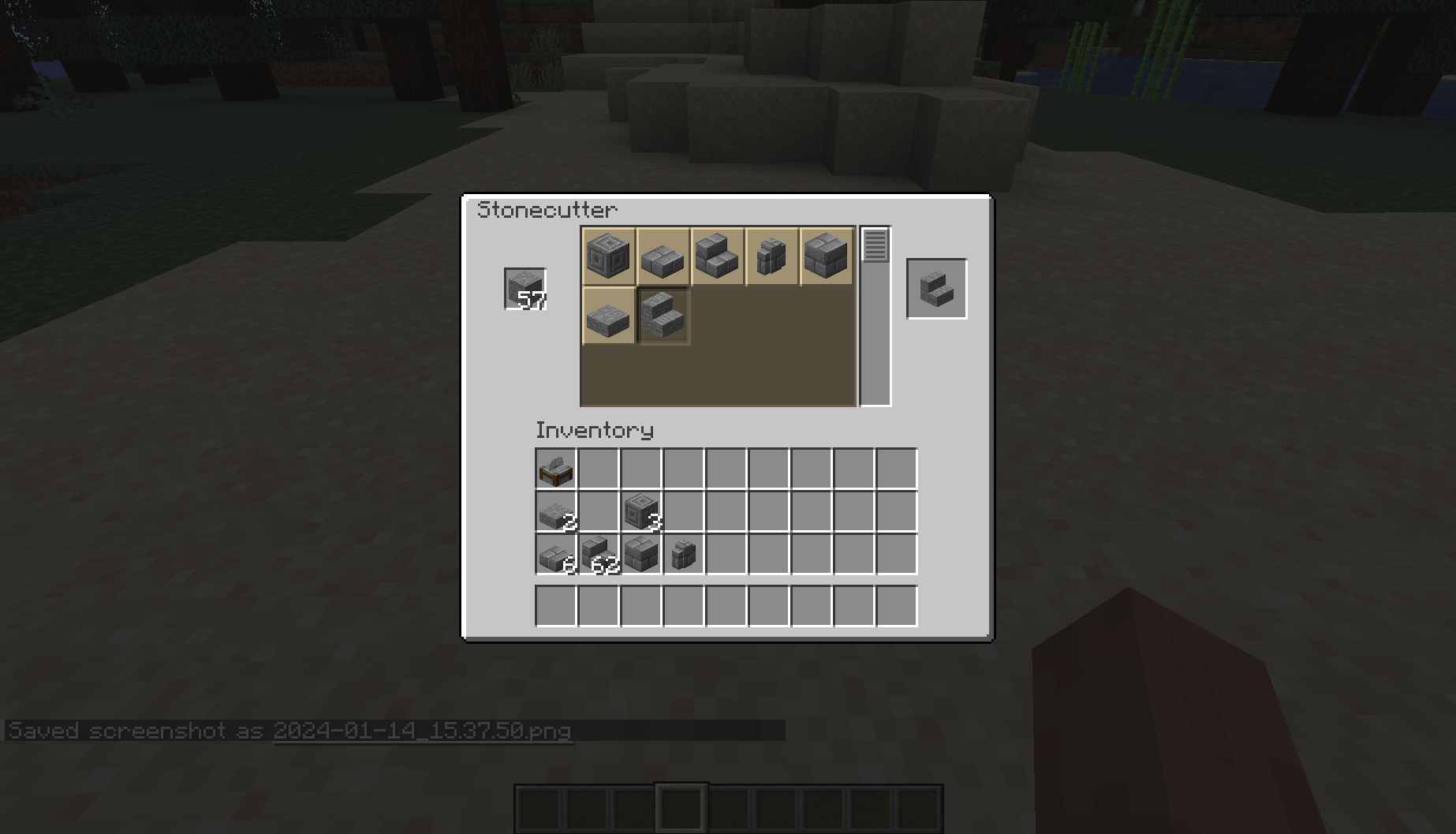Click the Stonecutter title text

coord(549,209)
